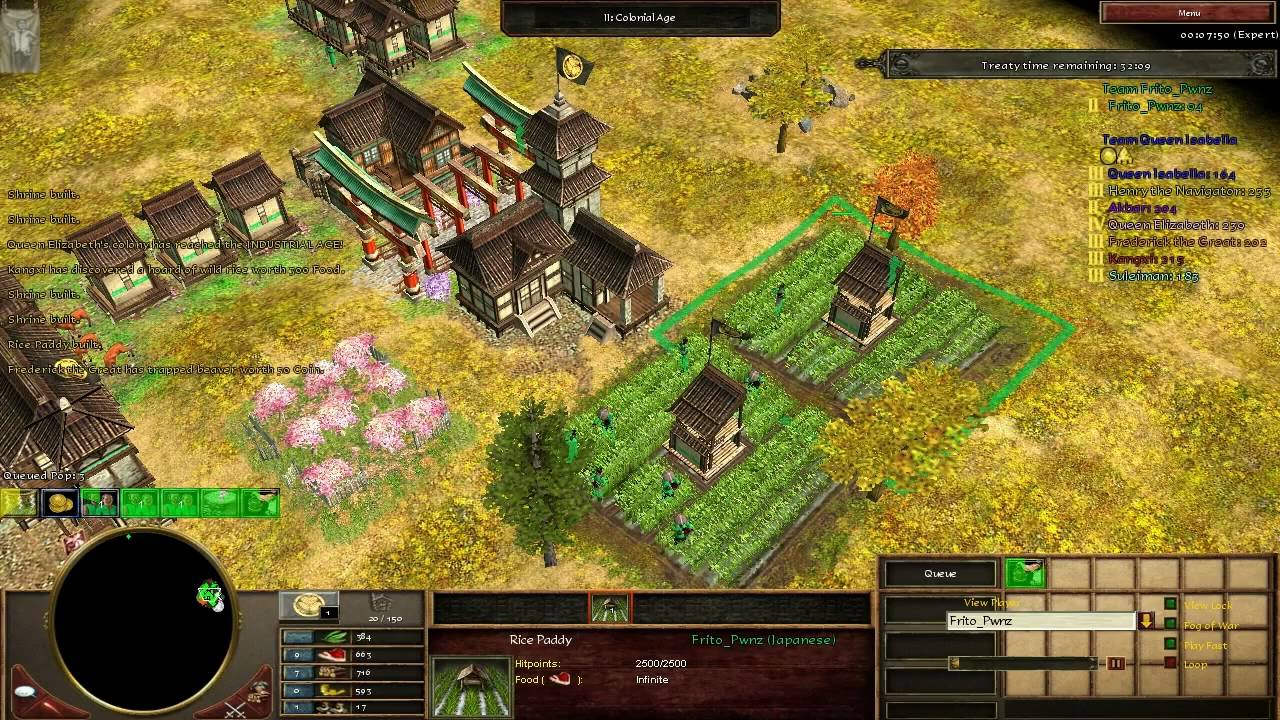The width and height of the screenshot is (1280, 720).
Task: Click the home city shipment coin button
Action: pos(308,605)
